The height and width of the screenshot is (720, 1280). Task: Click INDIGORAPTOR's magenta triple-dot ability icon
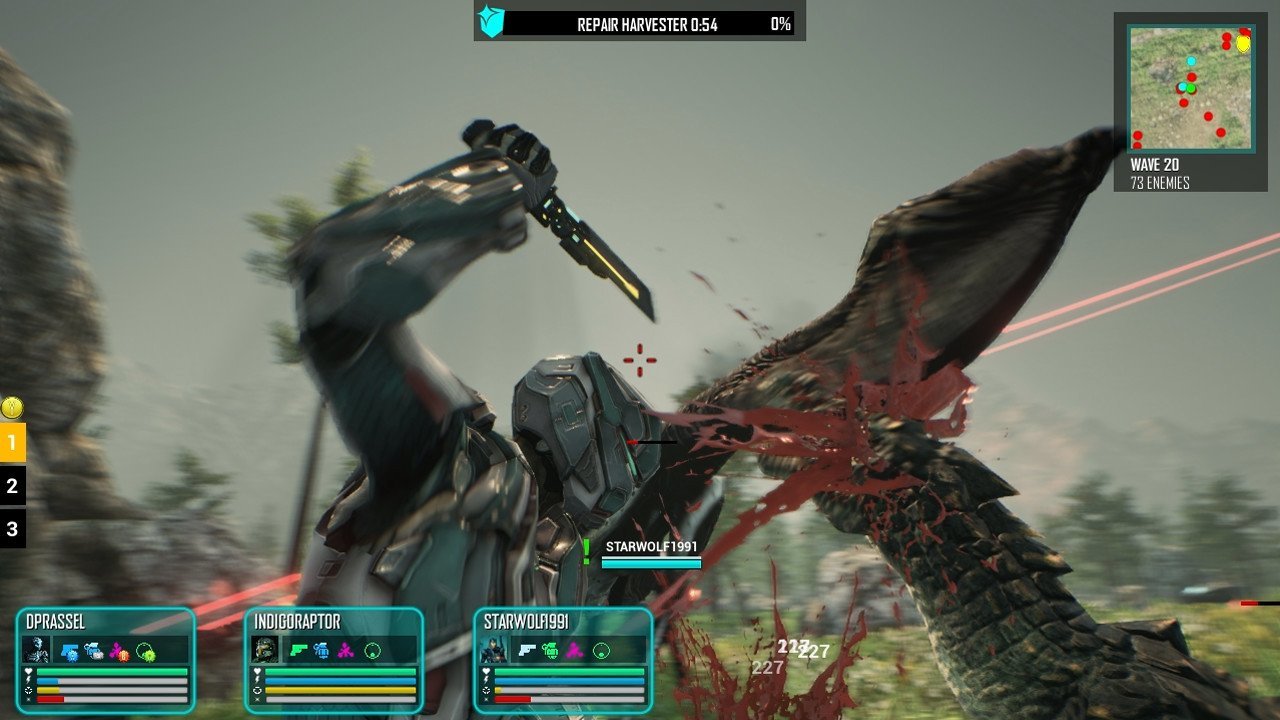tap(347, 651)
